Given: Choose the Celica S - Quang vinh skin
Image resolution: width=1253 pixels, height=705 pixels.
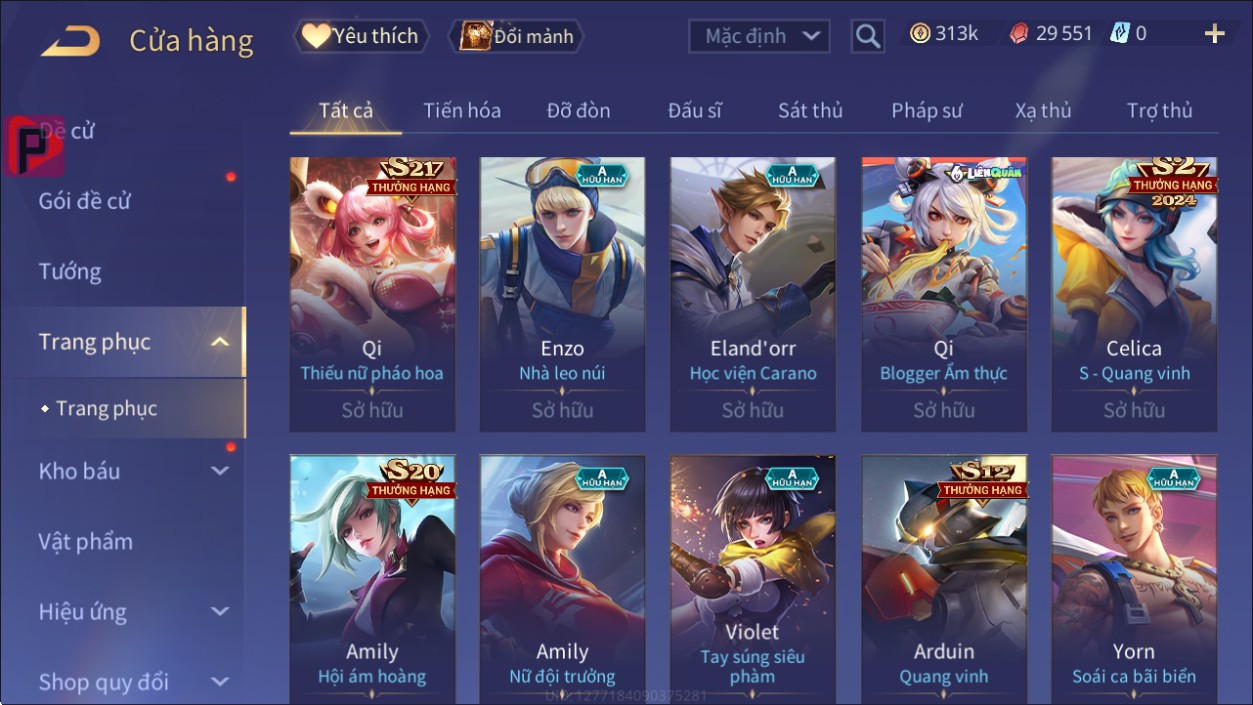Looking at the screenshot, I should point(1134,293).
